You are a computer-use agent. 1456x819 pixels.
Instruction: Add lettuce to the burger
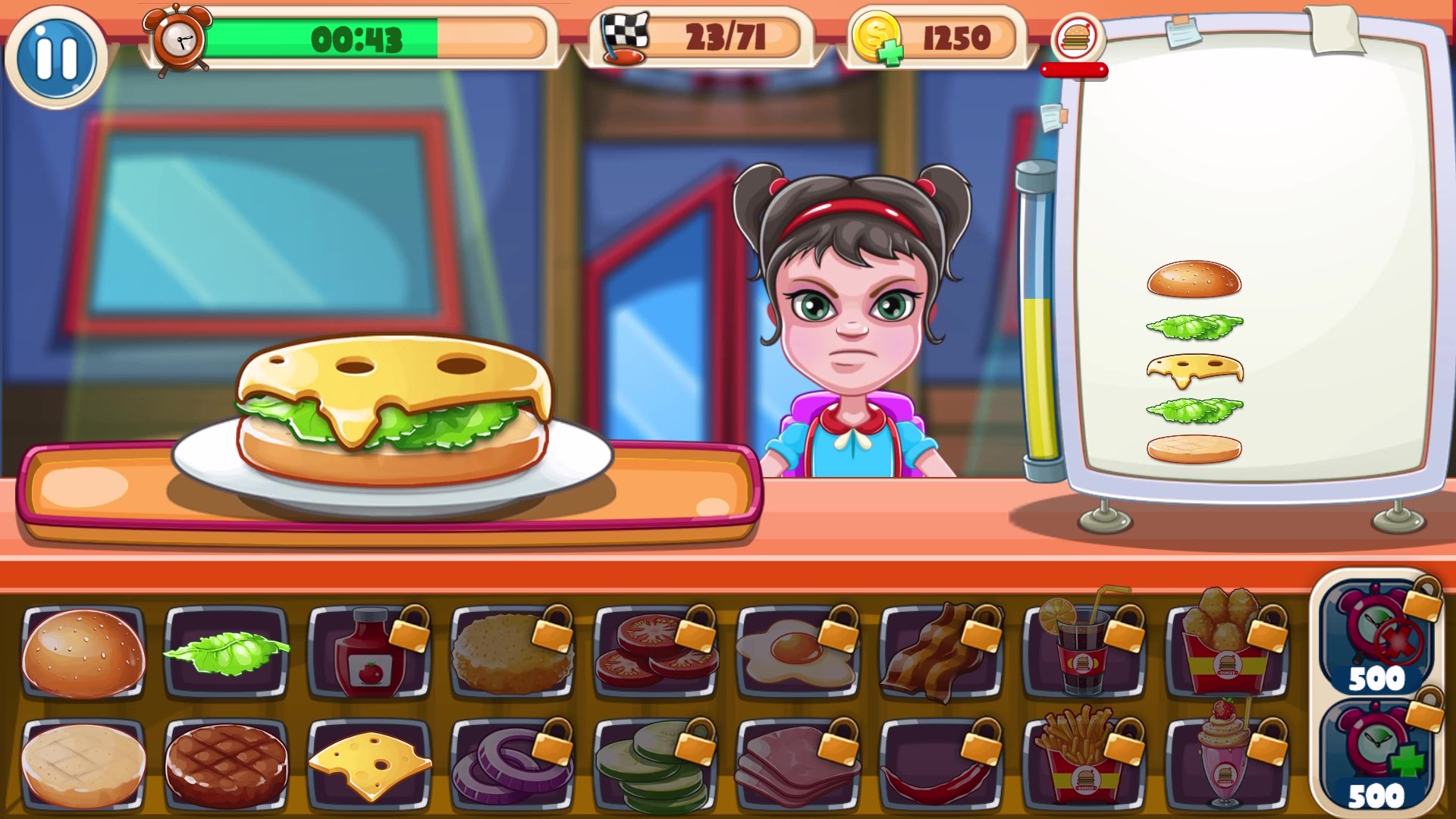click(225, 652)
